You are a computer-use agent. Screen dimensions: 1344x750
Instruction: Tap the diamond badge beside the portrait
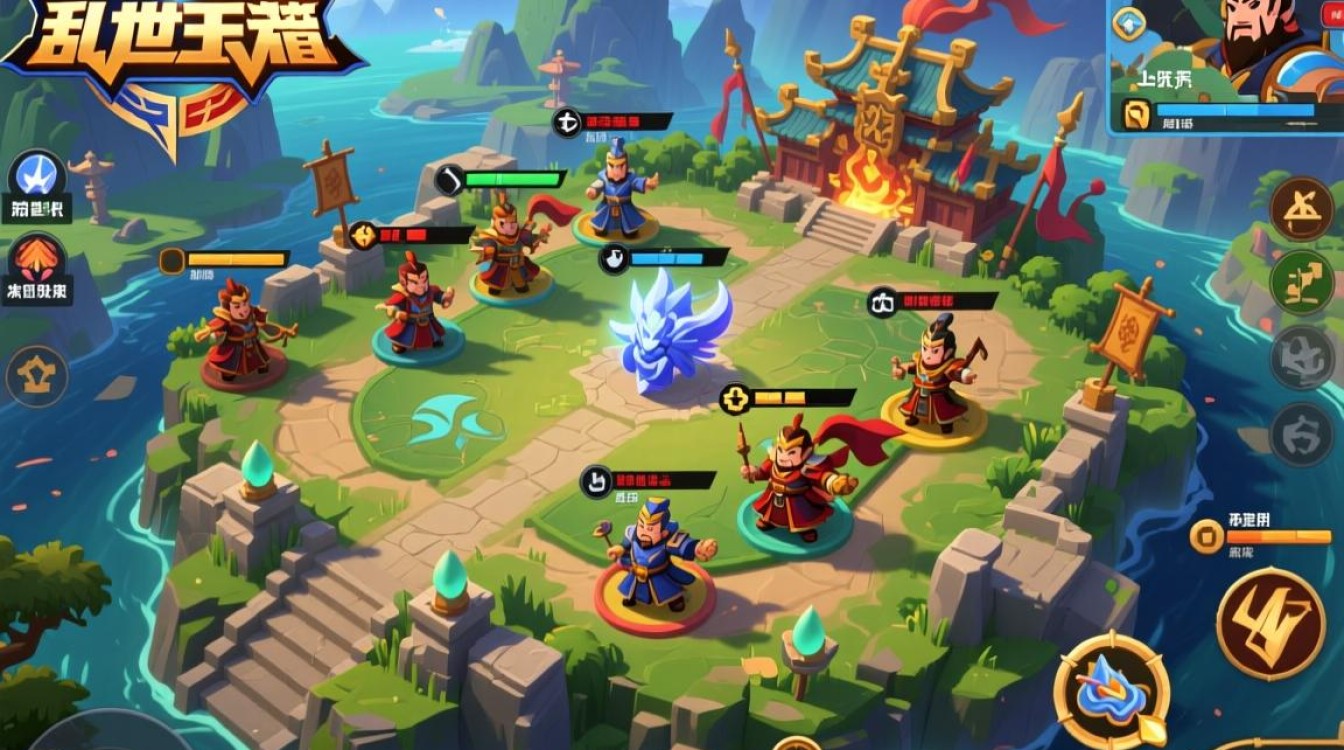(1129, 23)
